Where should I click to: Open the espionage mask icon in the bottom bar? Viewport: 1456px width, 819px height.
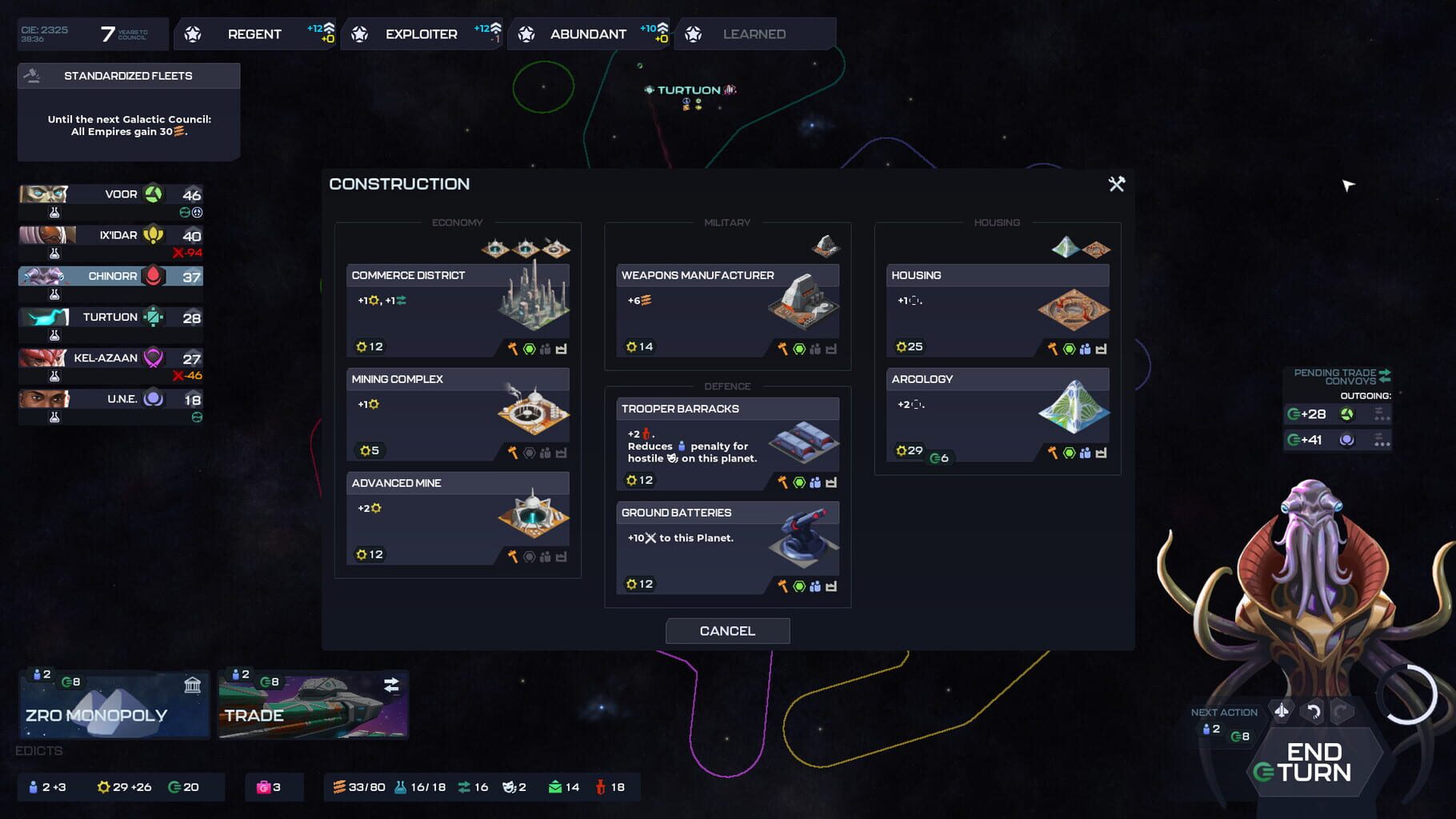click(x=510, y=787)
